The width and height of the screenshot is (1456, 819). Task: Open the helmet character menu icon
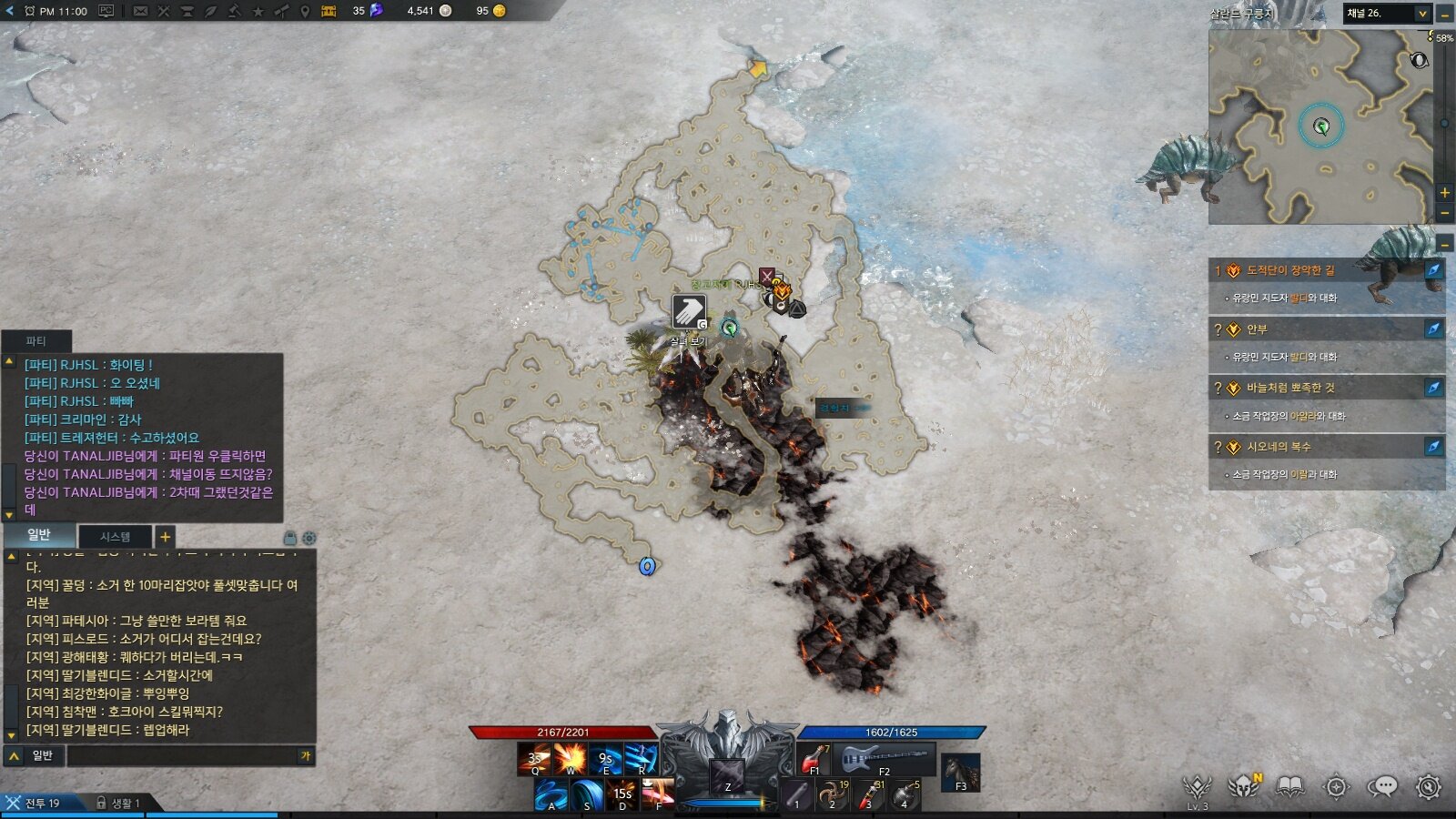[1243, 786]
